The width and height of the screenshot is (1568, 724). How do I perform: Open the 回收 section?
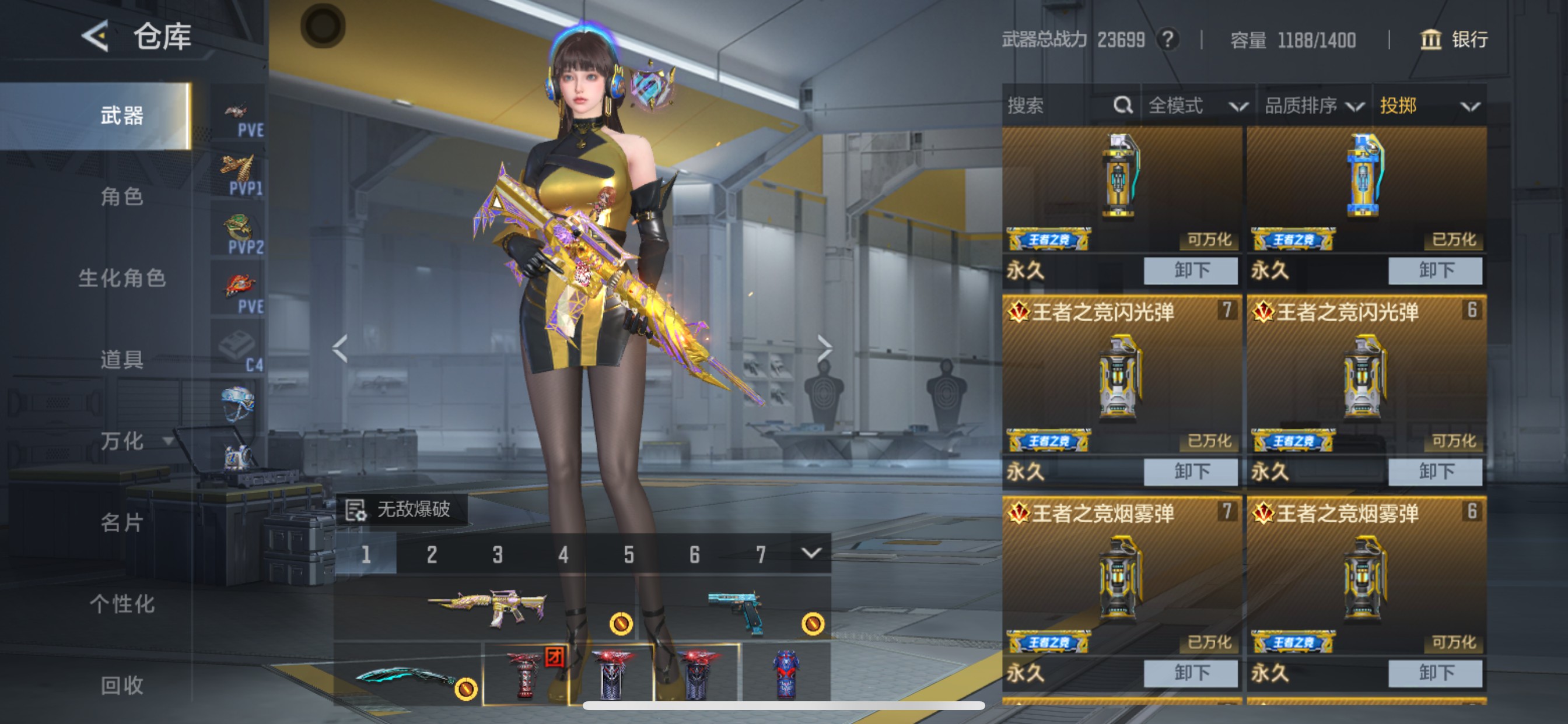pos(122,685)
